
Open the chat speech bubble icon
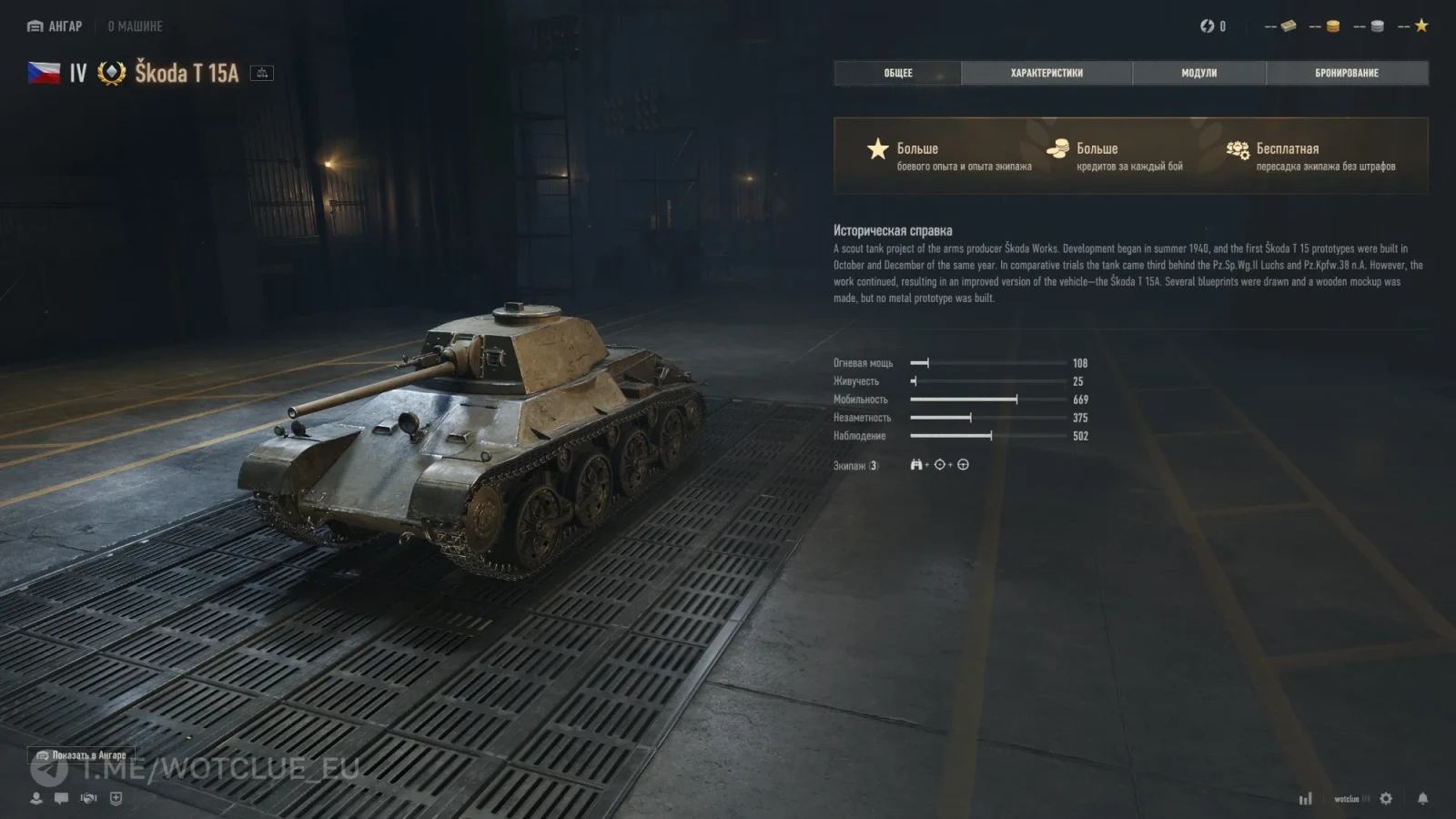(x=61, y=798)
